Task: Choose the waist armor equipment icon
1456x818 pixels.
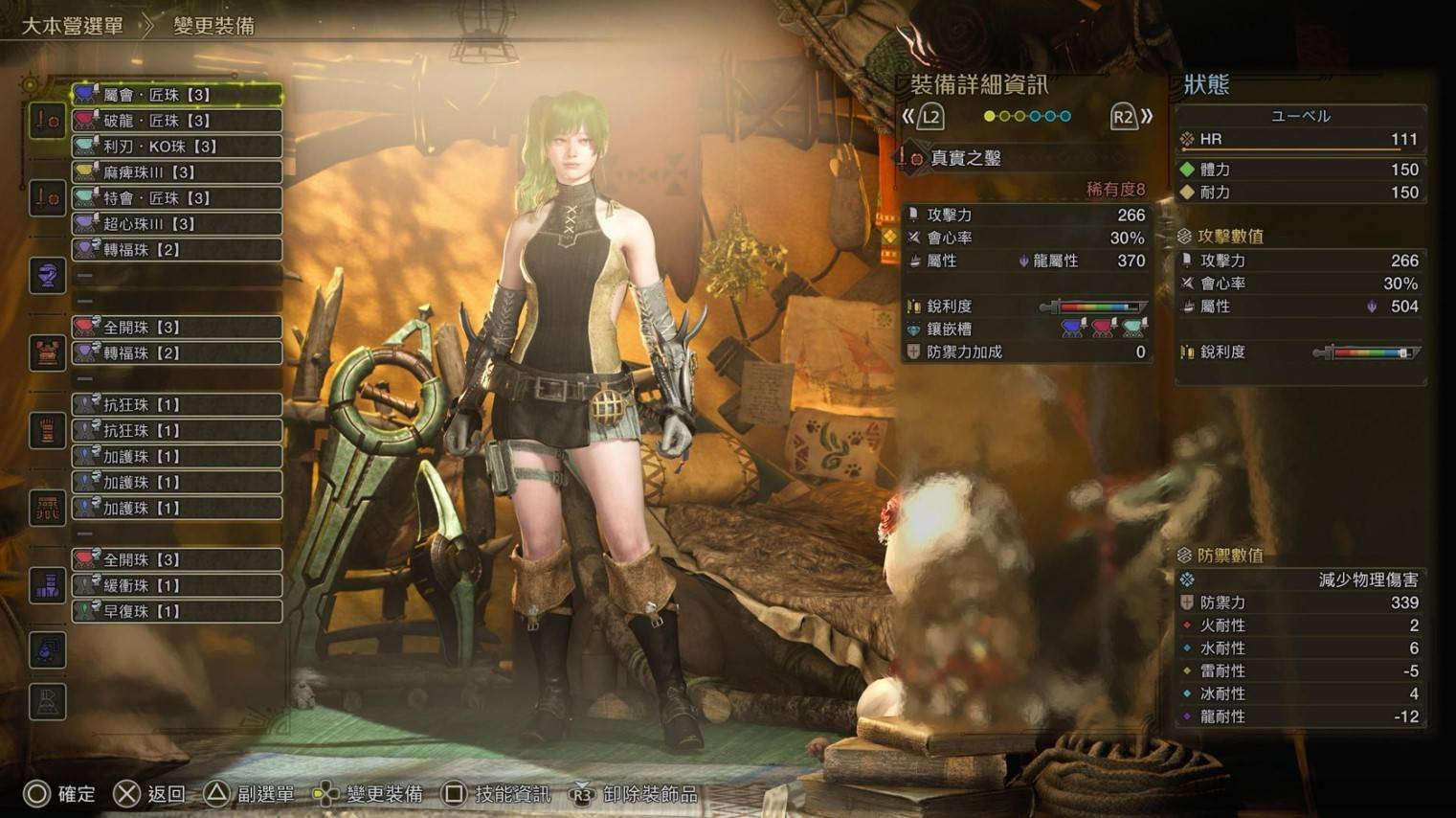Action: pos(47,508)
